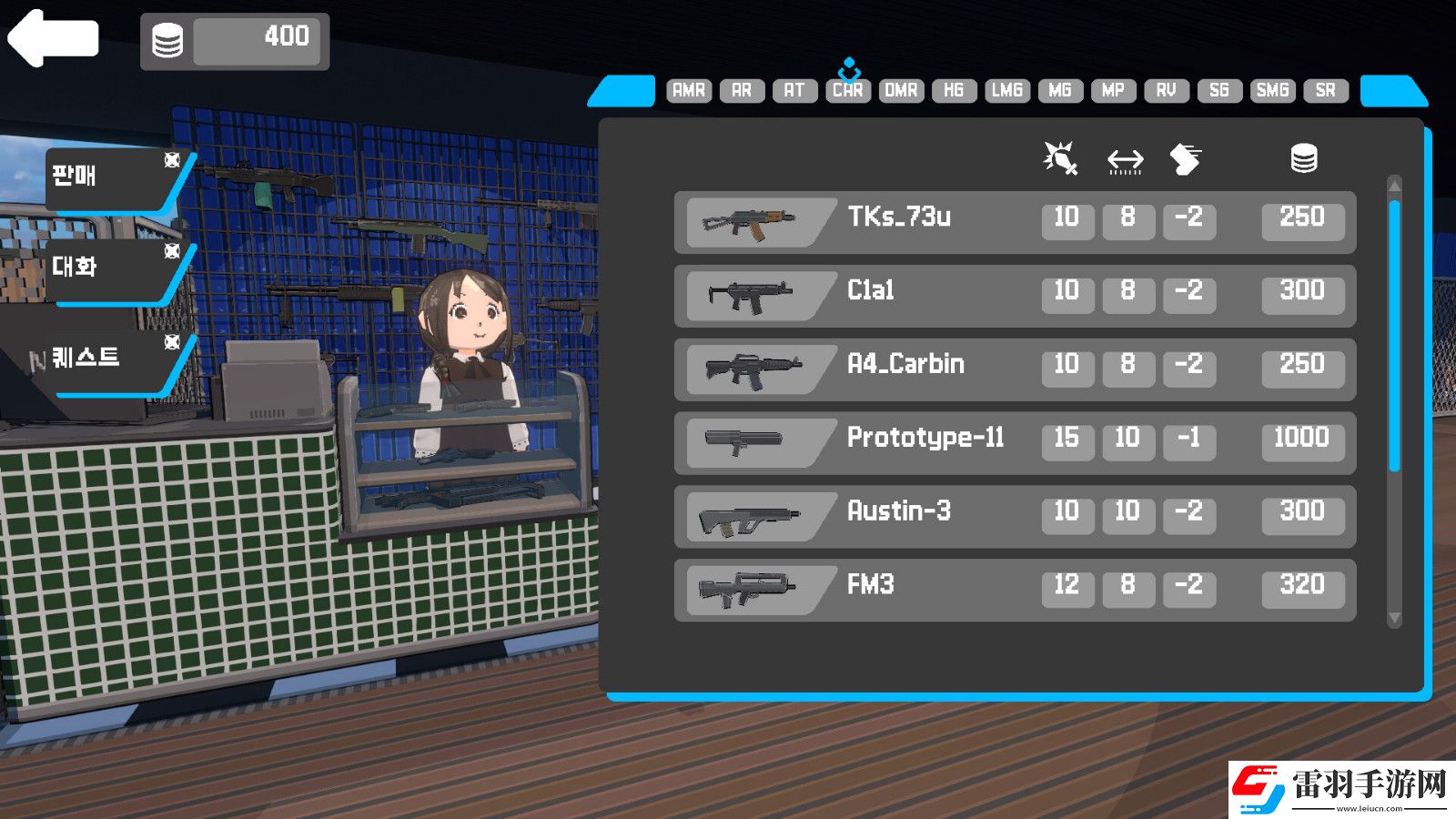Open the right blue corner tab of the panel
Viewport: 1456px width, 819px height.
coord(1395,91)
